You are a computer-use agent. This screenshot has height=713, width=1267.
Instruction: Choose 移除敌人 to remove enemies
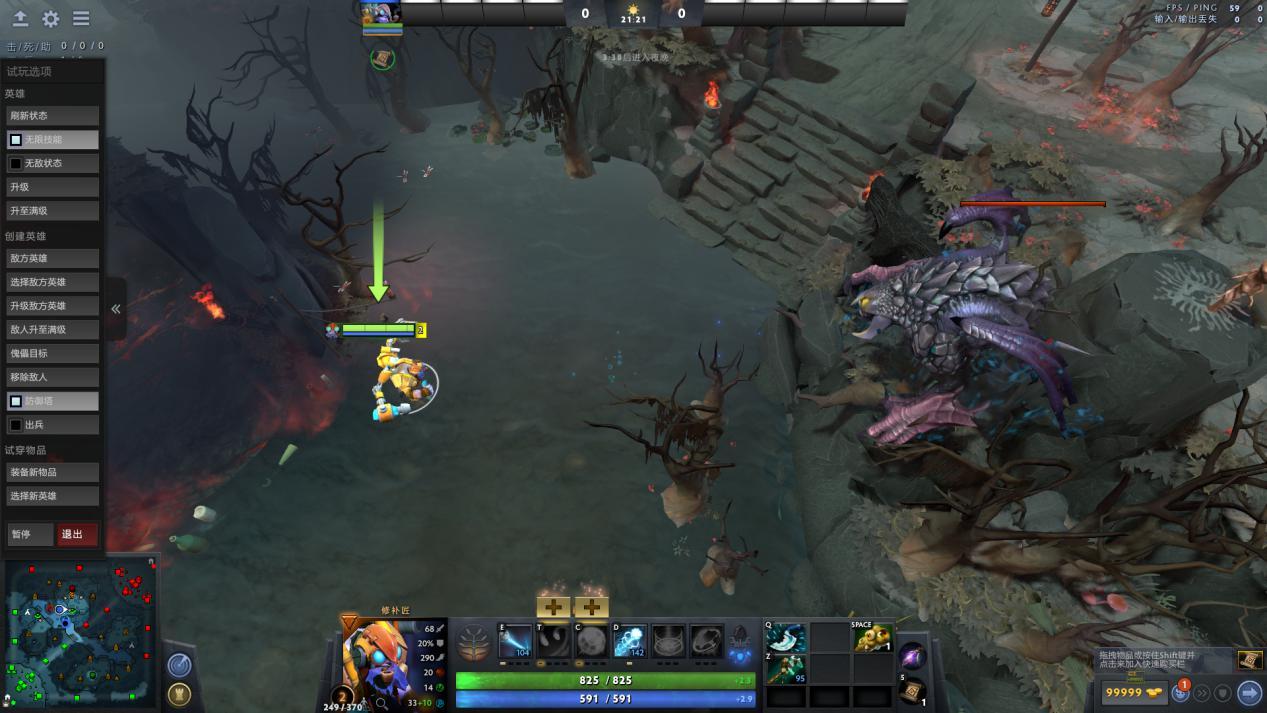coord(52,377)
